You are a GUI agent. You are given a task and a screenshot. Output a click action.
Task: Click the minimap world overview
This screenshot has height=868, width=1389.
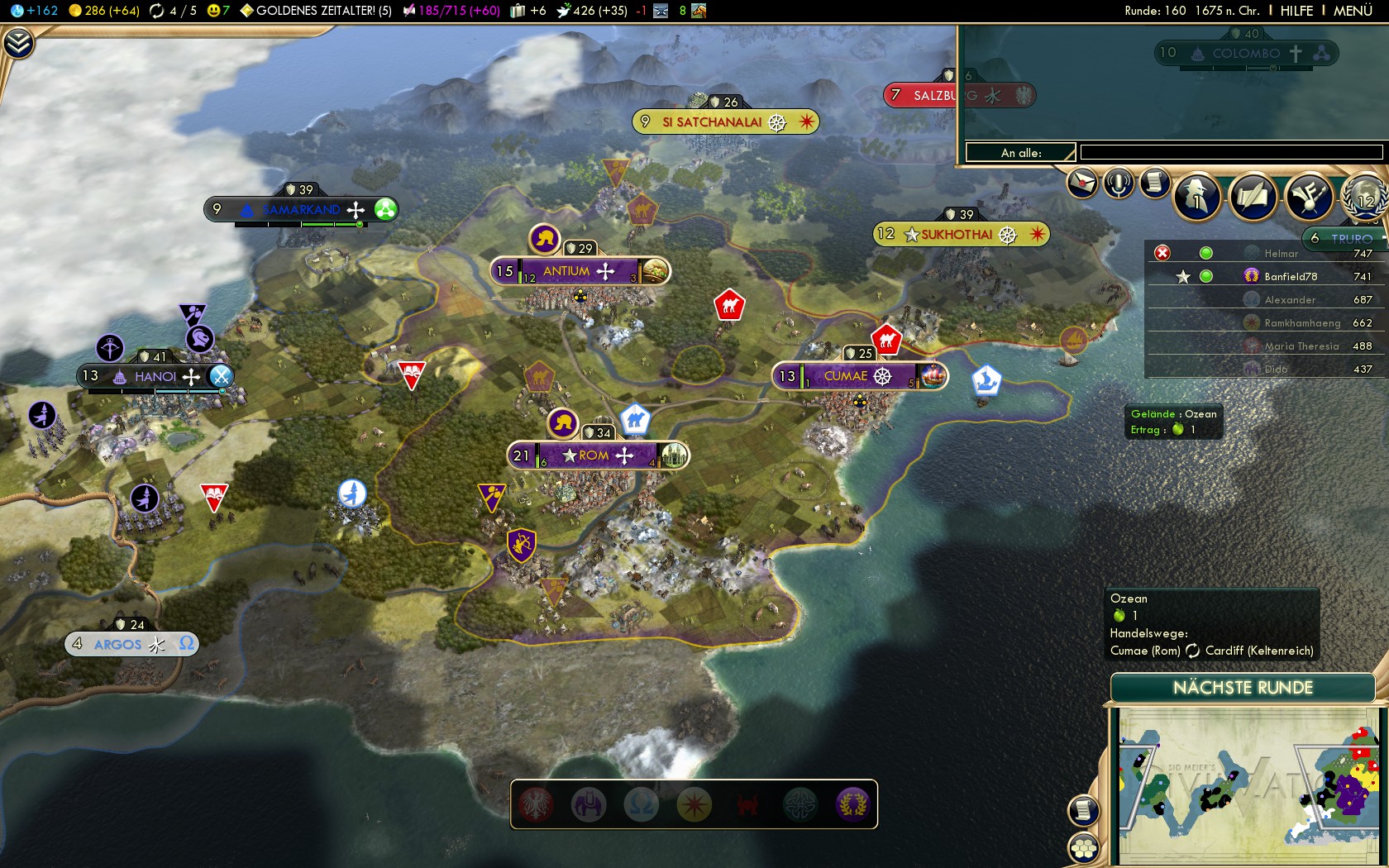tap(1248, 784)
